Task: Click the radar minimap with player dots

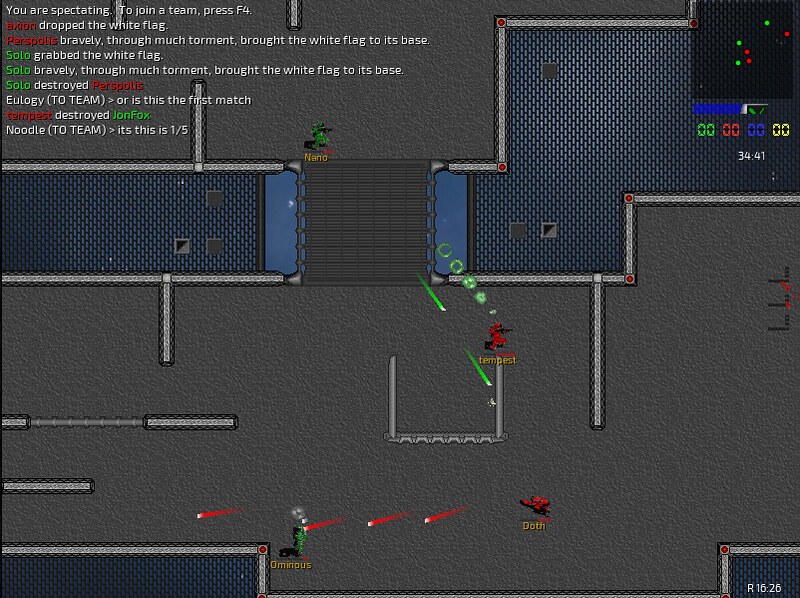Action: pyautogui.click(x=745, y=50)
